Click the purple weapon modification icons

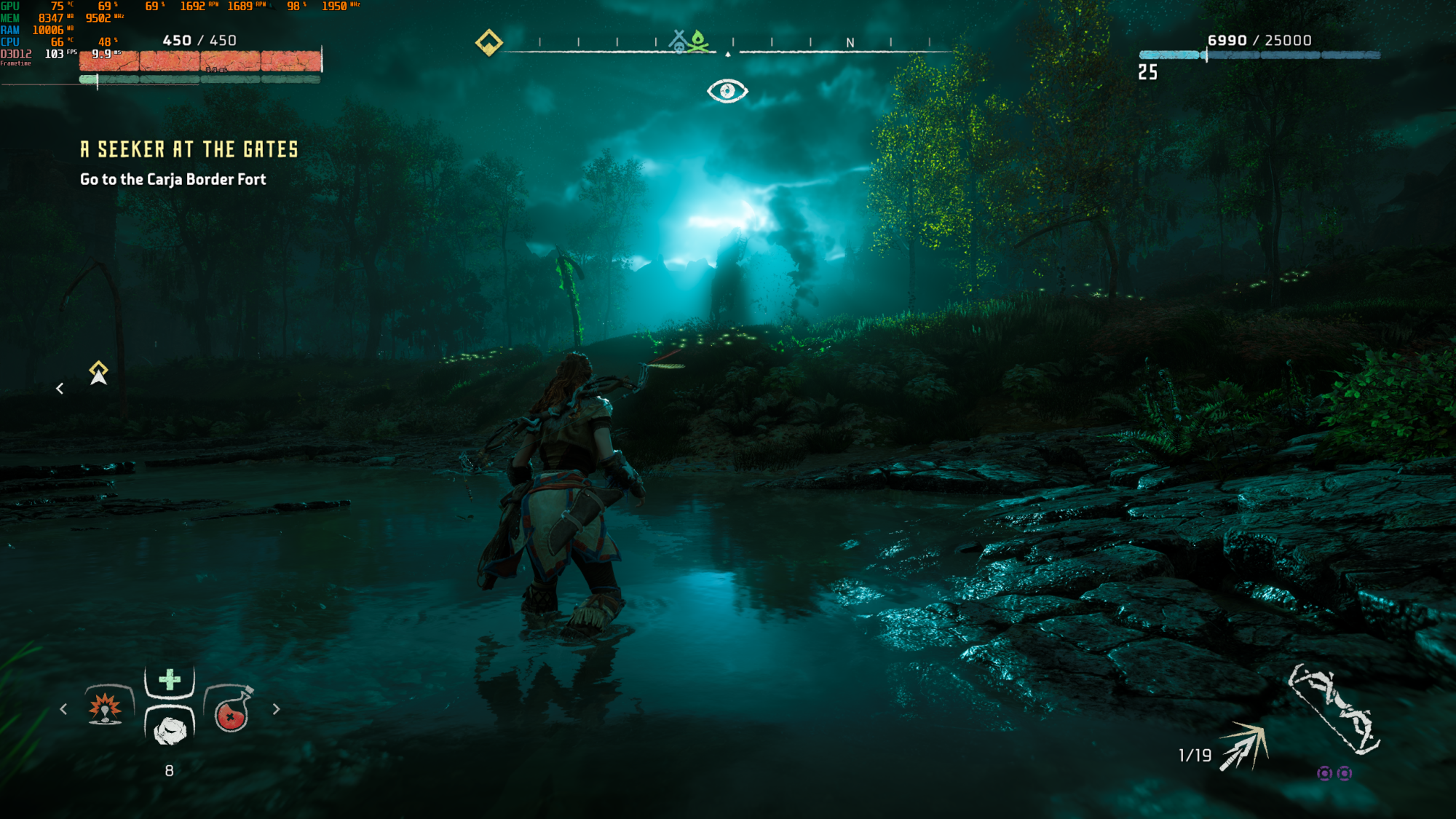(x=1334, y=773)
